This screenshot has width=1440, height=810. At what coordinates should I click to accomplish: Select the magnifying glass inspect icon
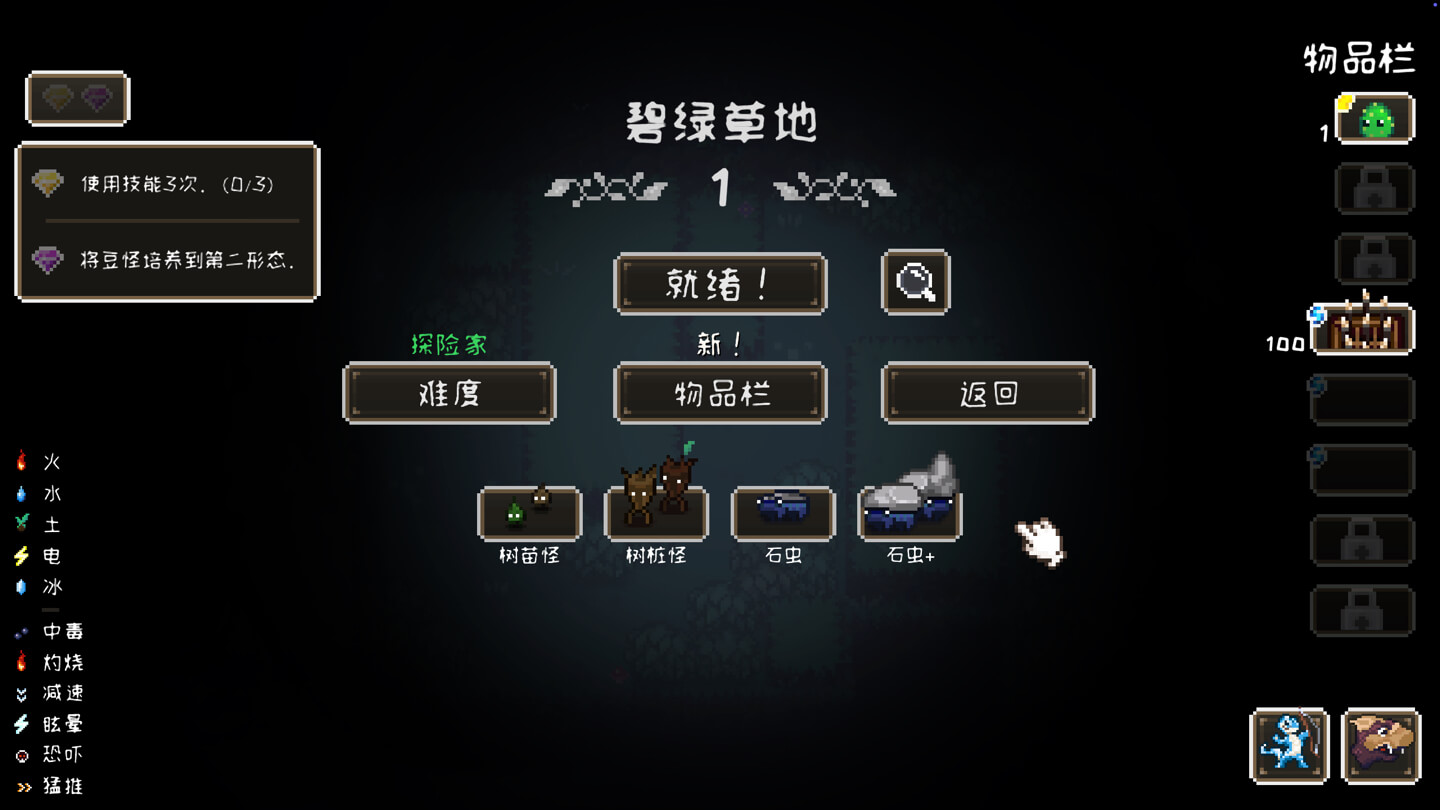[913, 283]
